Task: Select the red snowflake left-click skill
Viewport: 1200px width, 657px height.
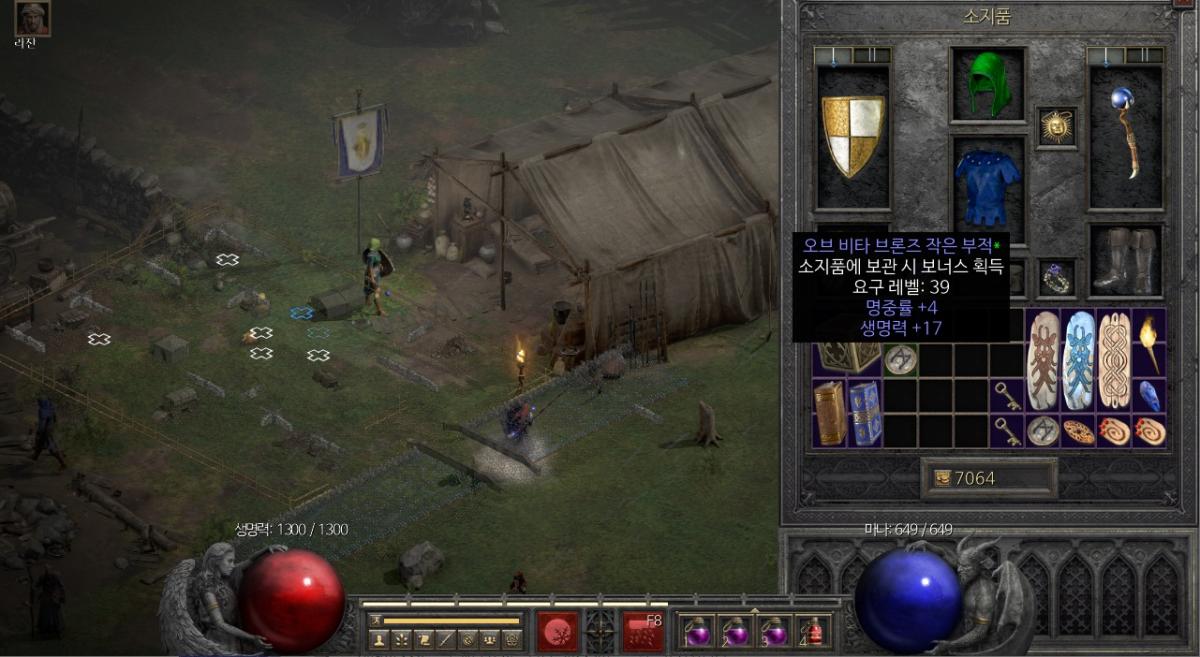Action: click(x=557, y=631)
